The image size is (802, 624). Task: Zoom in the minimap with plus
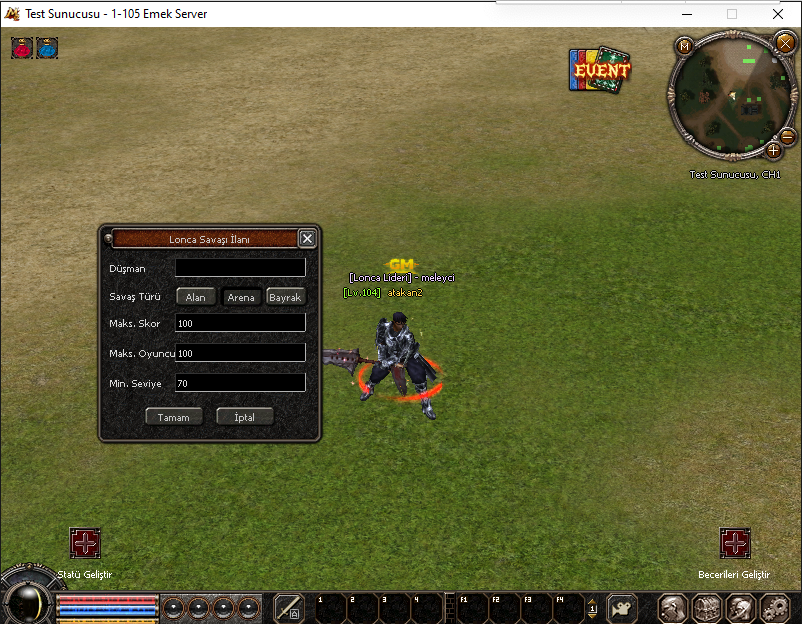coord(773,151)
